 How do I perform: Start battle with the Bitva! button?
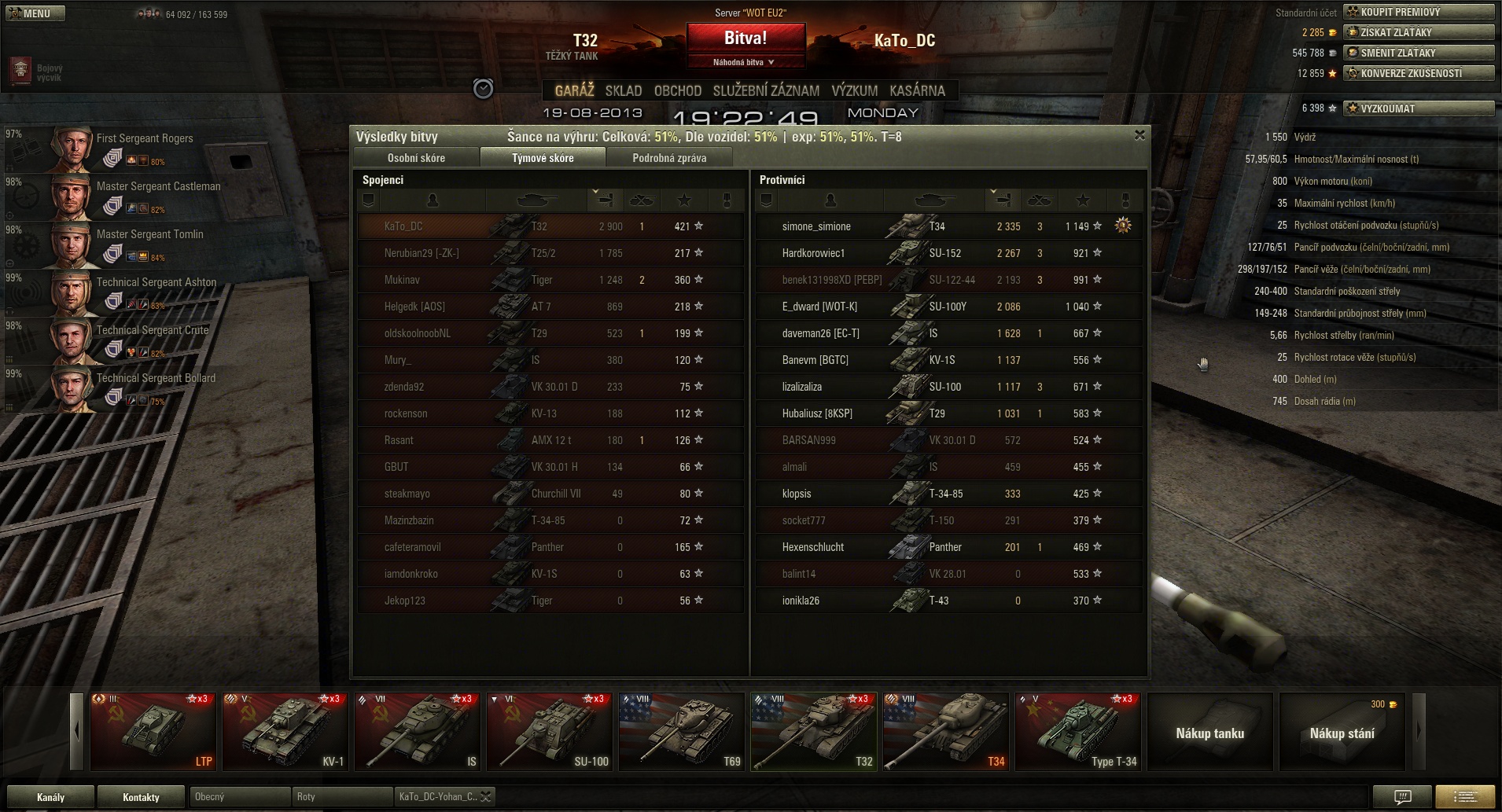pyautogui.click(x=745, y=39)
